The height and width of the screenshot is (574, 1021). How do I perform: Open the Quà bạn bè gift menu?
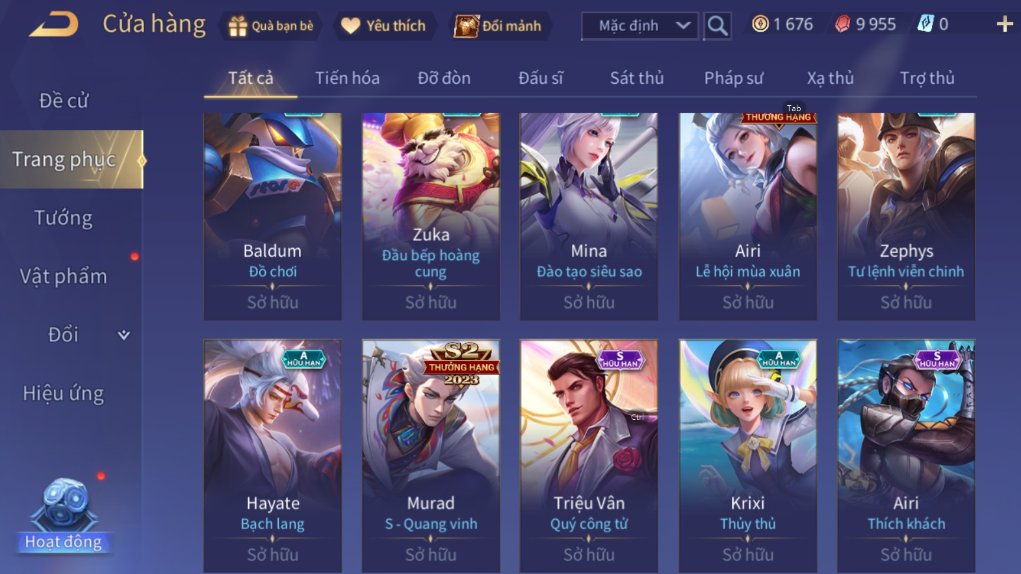click(270, 26)
